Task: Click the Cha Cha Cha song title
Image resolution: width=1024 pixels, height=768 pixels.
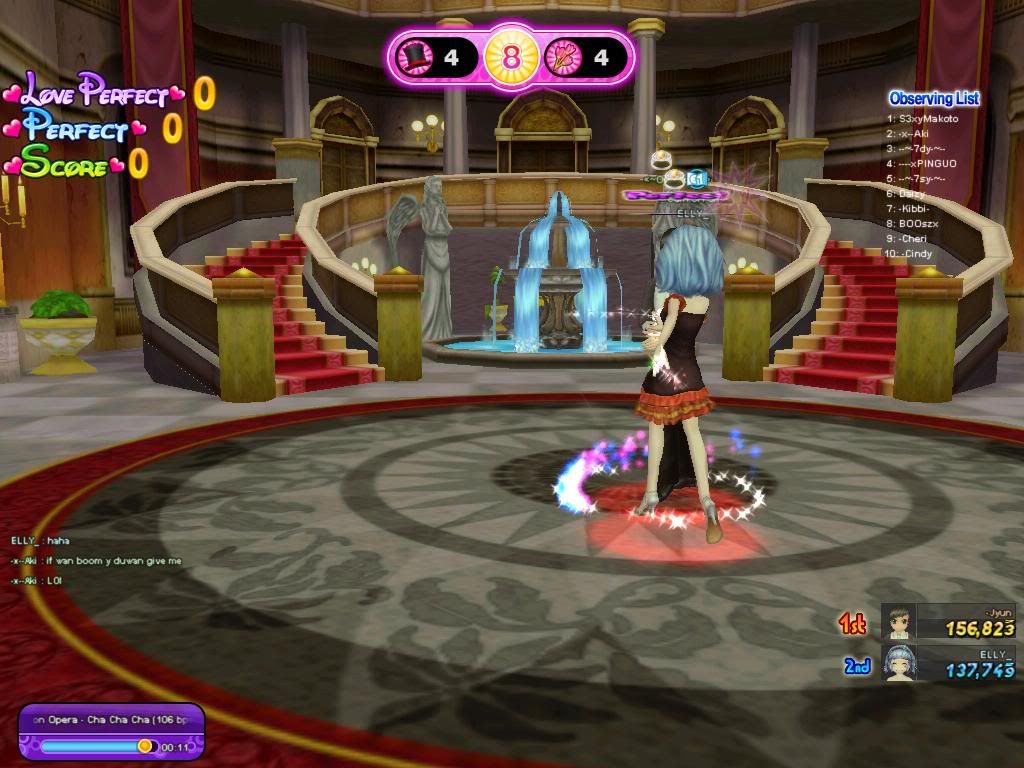Action: pos(110,719)
